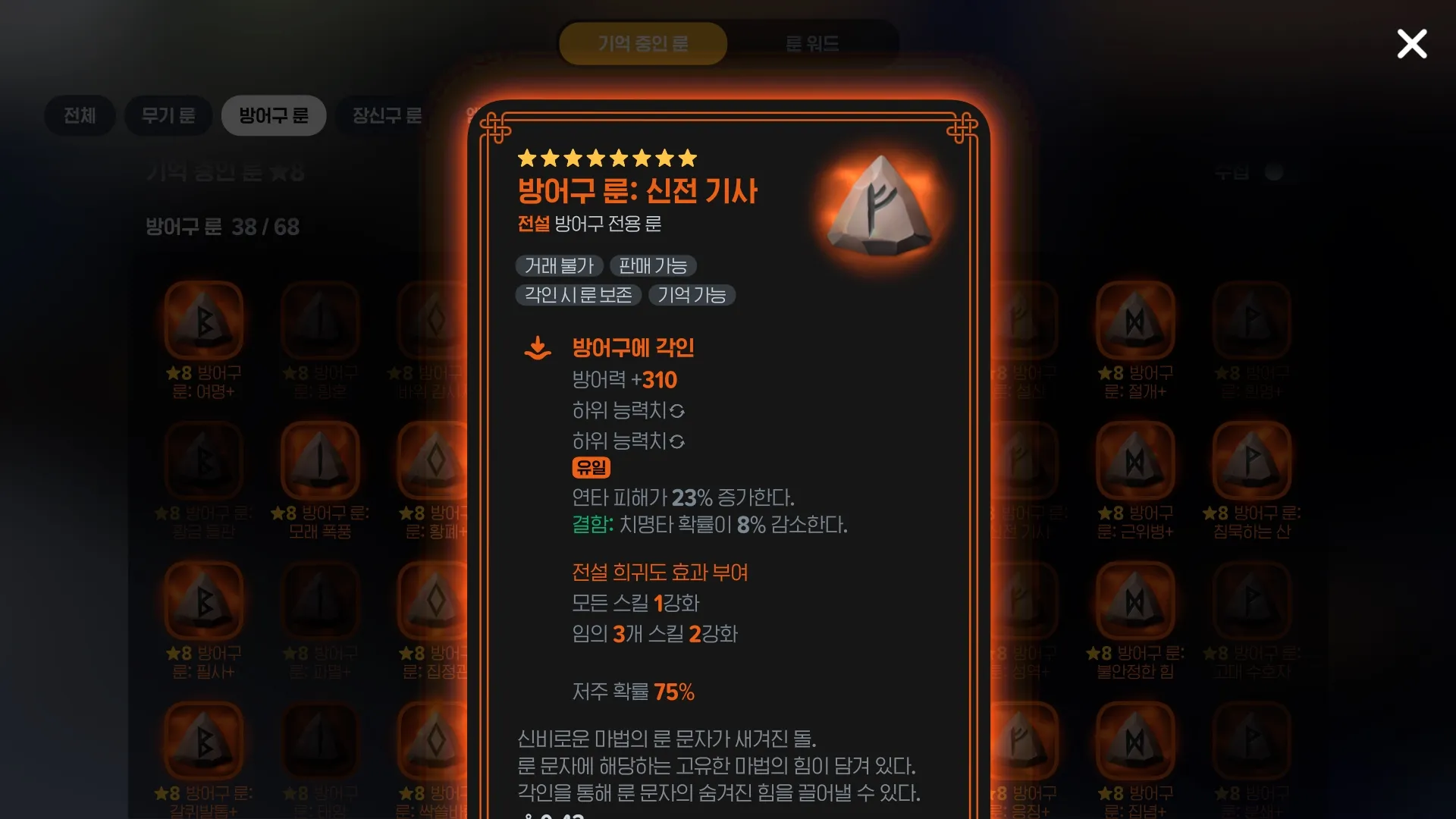Click the 방어구에 각인 inscribe arrow icon
1456x819 pixels.
(538, 347)
